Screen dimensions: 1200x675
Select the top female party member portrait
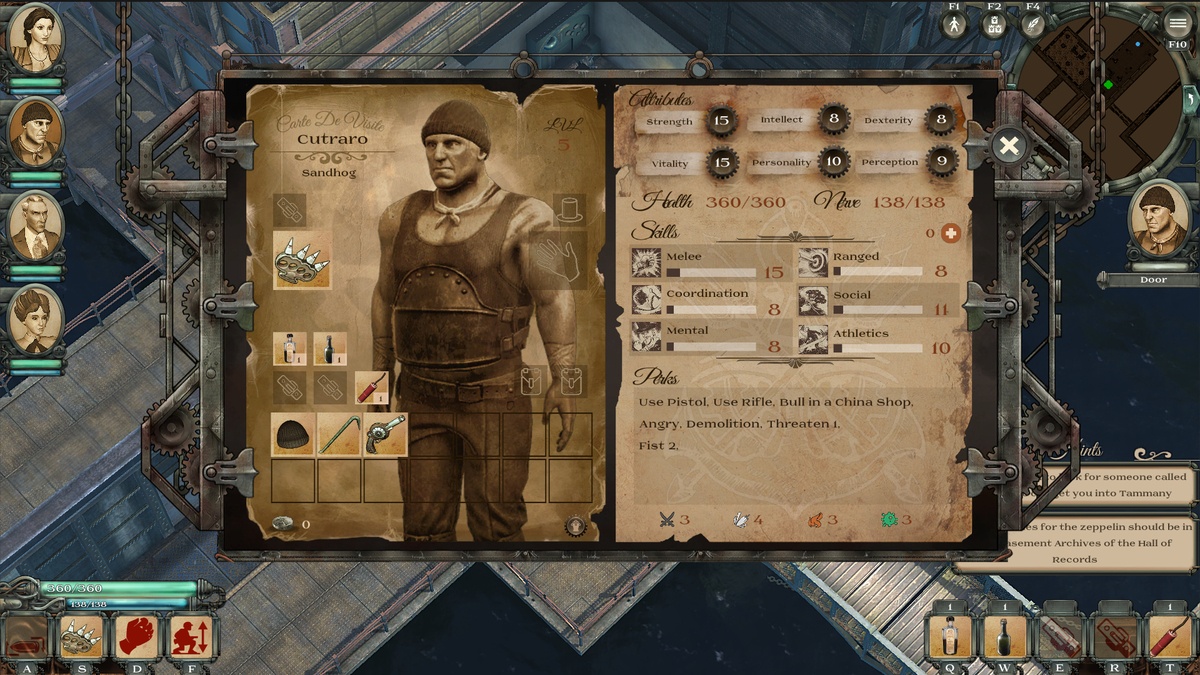36,38
